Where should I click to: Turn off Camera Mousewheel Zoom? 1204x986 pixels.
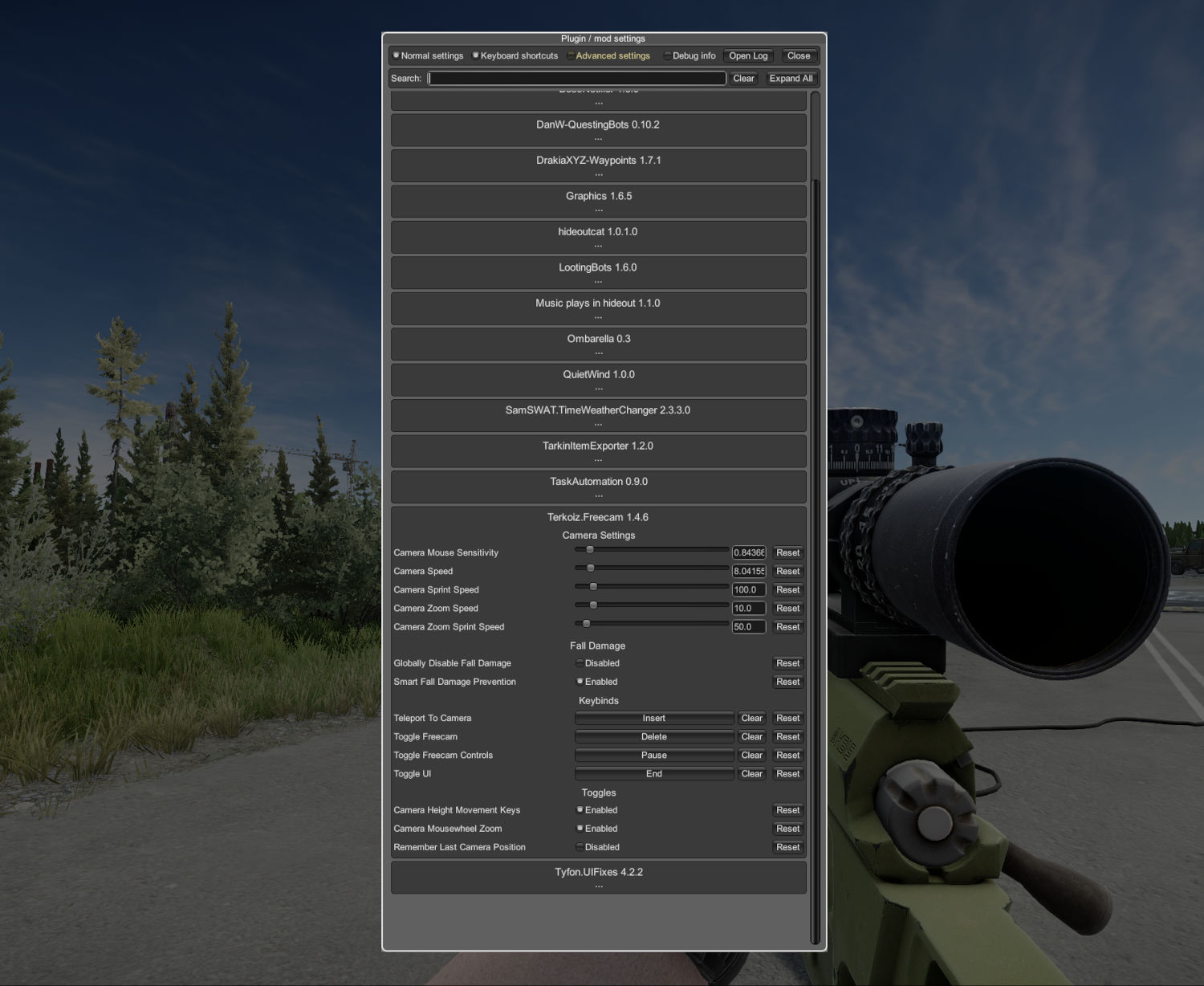point(580,828)
